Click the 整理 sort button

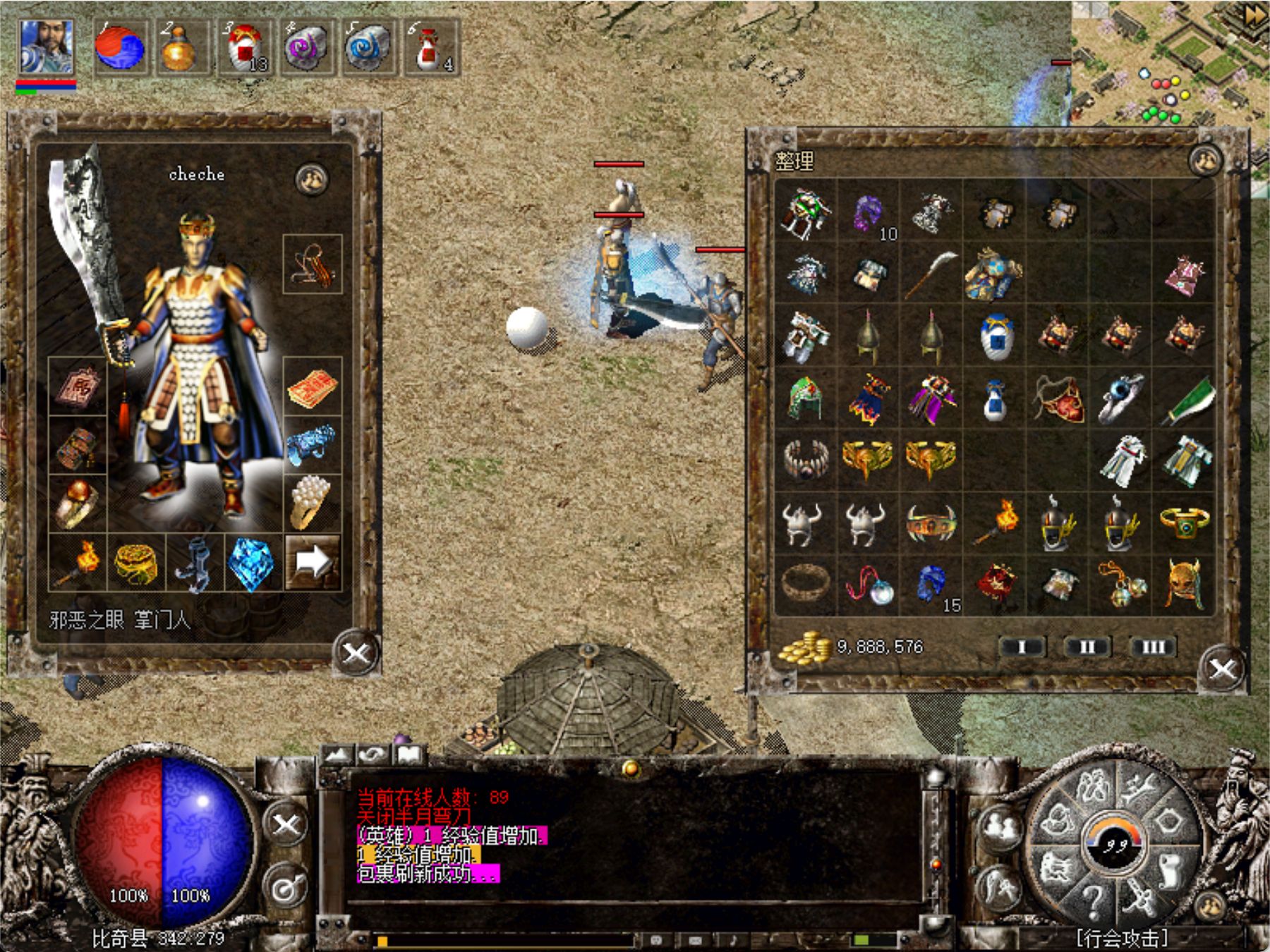pyautogui.click(x=794, y=161)
